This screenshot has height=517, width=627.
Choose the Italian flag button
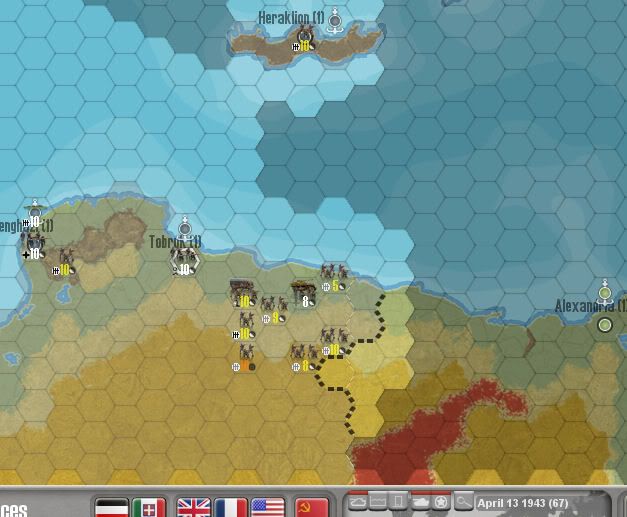(x=148, y=507)
